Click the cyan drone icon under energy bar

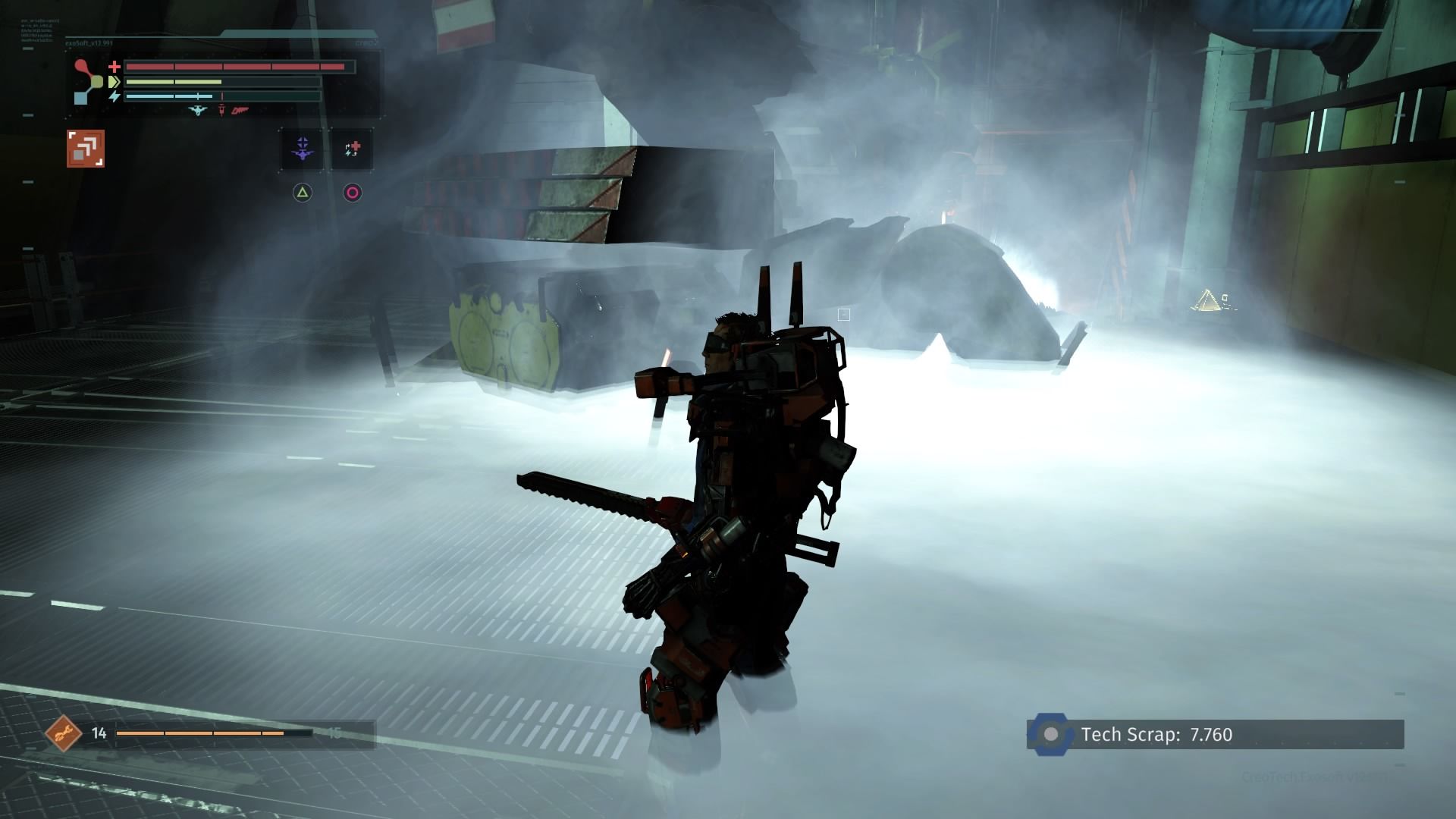[197, 111]
